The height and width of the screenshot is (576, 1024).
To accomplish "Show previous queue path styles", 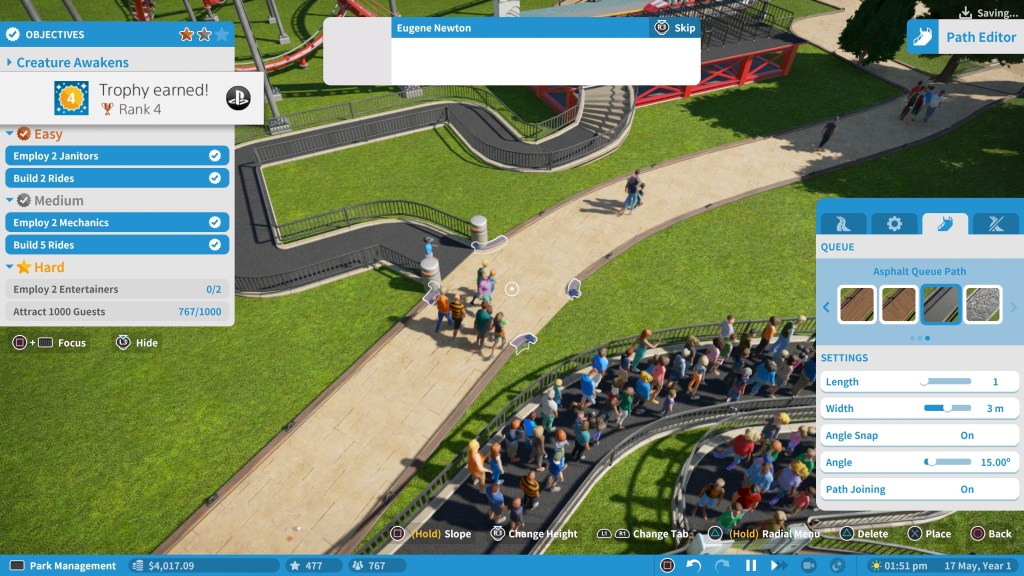I will click(x=826, y=307).
